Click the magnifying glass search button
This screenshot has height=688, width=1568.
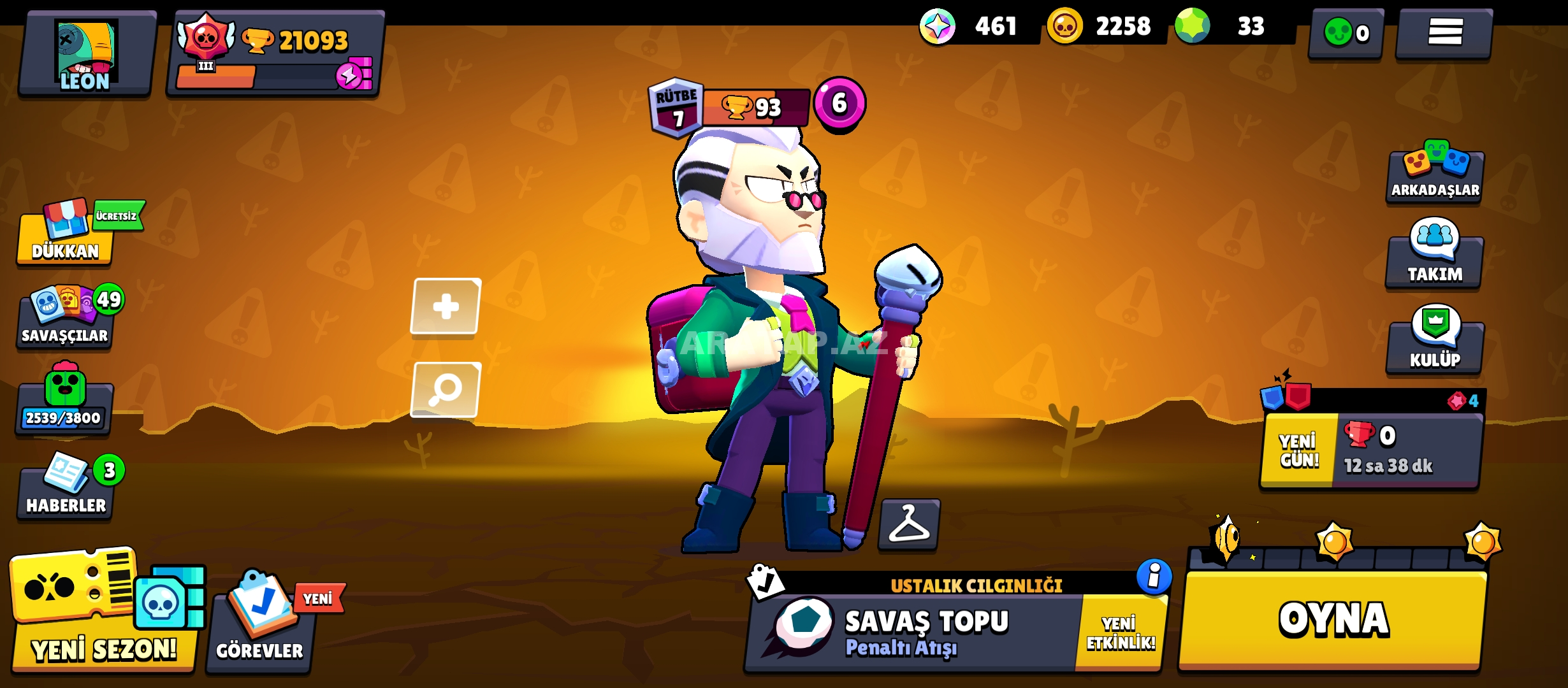pos(446,389)
